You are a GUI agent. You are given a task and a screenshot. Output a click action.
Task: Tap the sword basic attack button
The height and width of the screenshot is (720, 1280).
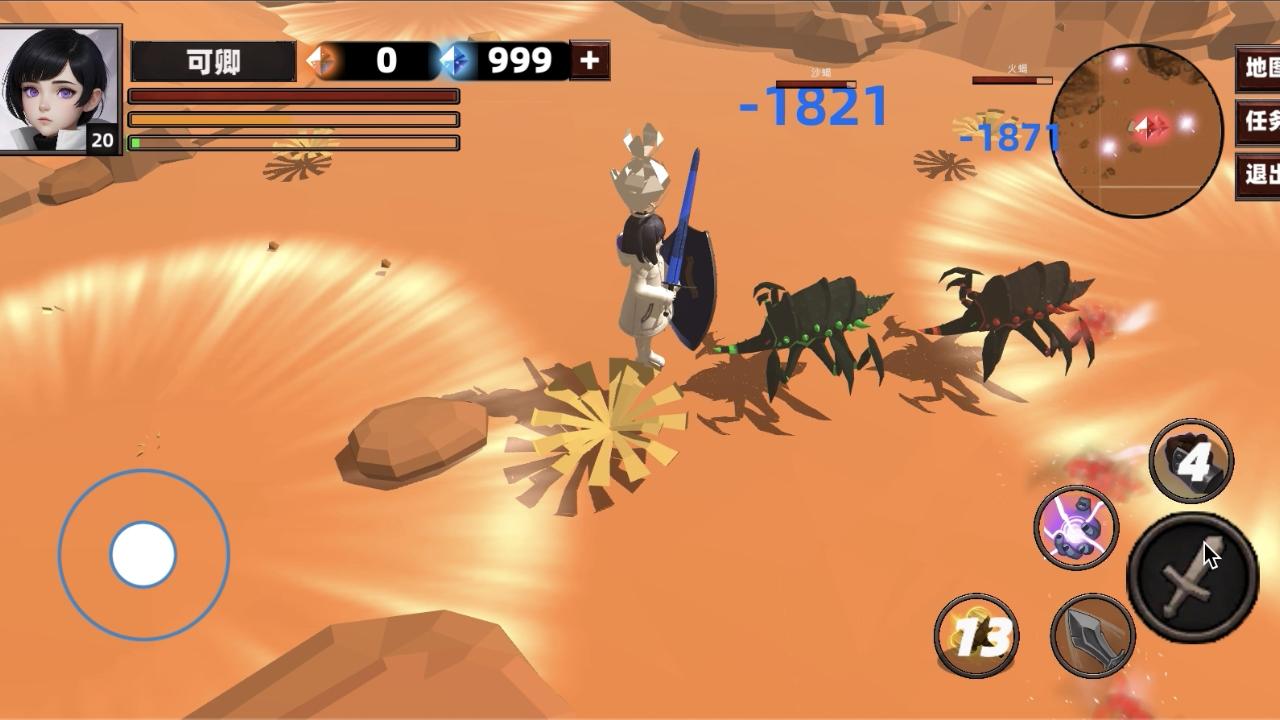click(1192, 577)
